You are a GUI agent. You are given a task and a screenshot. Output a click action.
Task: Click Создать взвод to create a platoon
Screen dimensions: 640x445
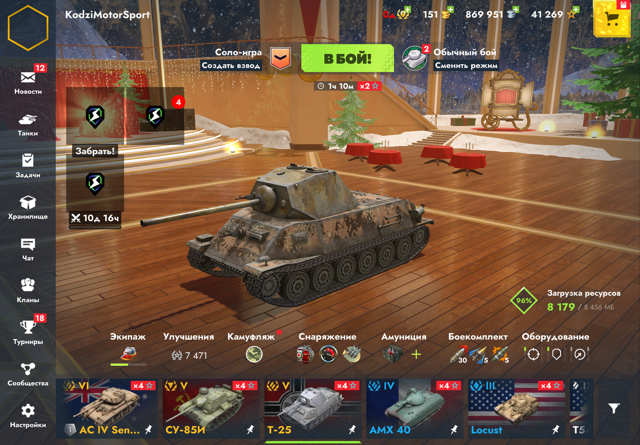click(231, 66)
